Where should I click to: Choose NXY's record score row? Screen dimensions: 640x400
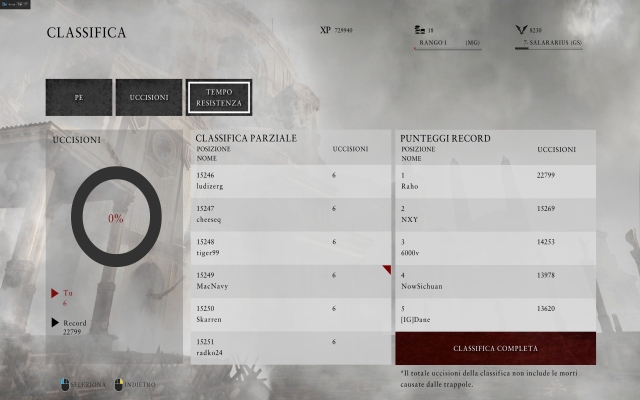[x=496, y=214]
